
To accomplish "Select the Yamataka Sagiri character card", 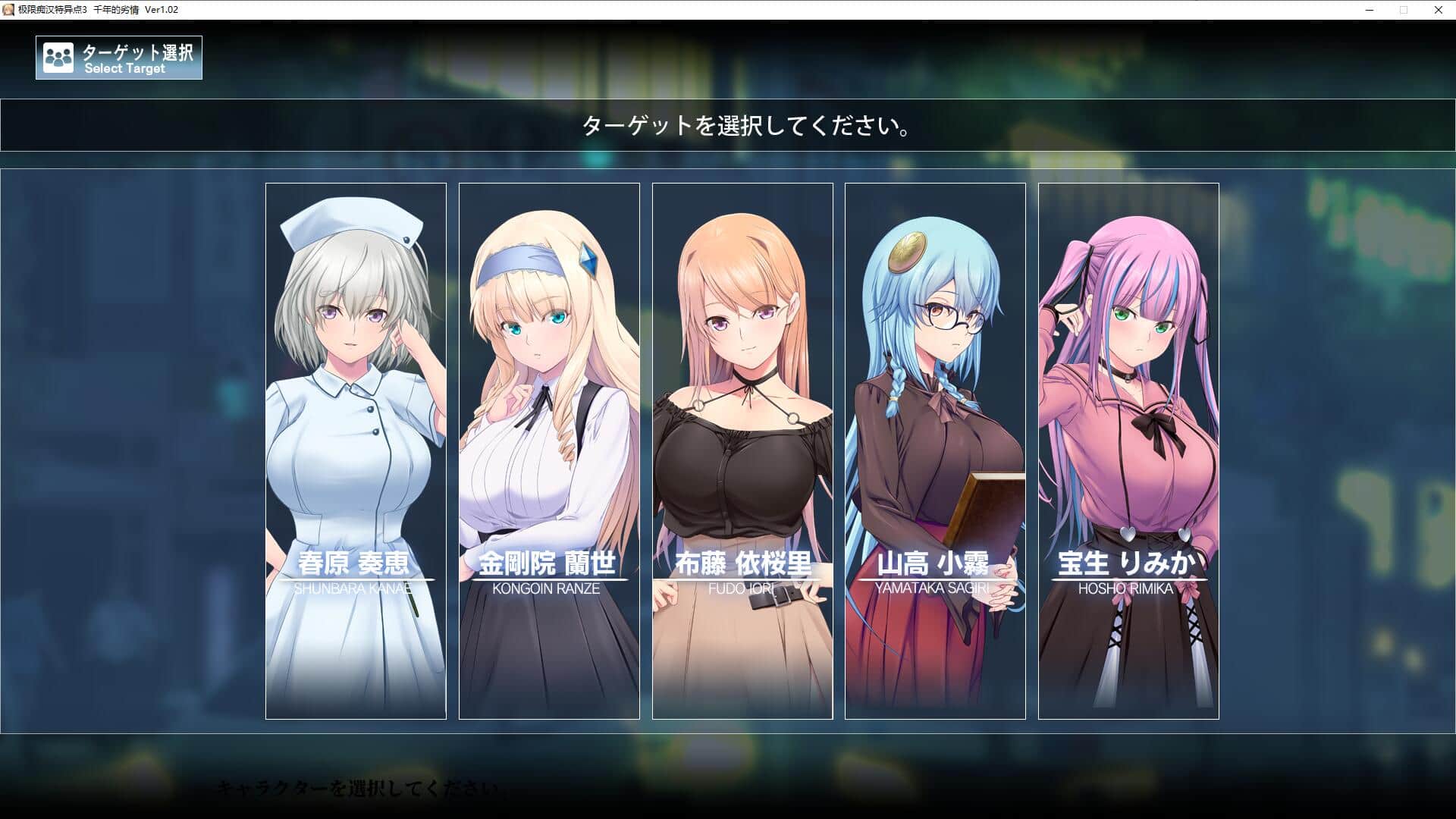I will [935, 450].
